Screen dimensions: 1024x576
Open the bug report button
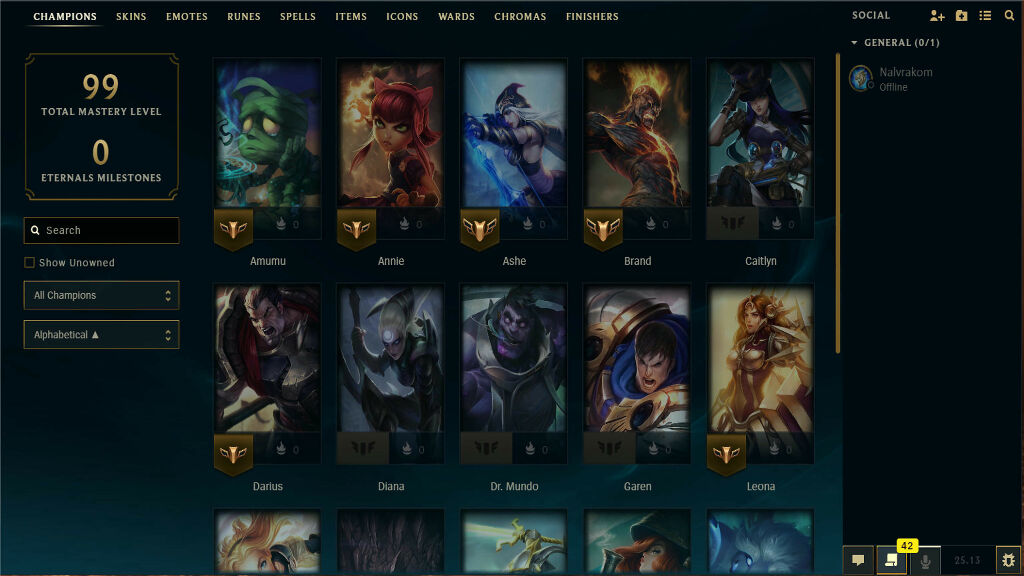coord(1008,560)
